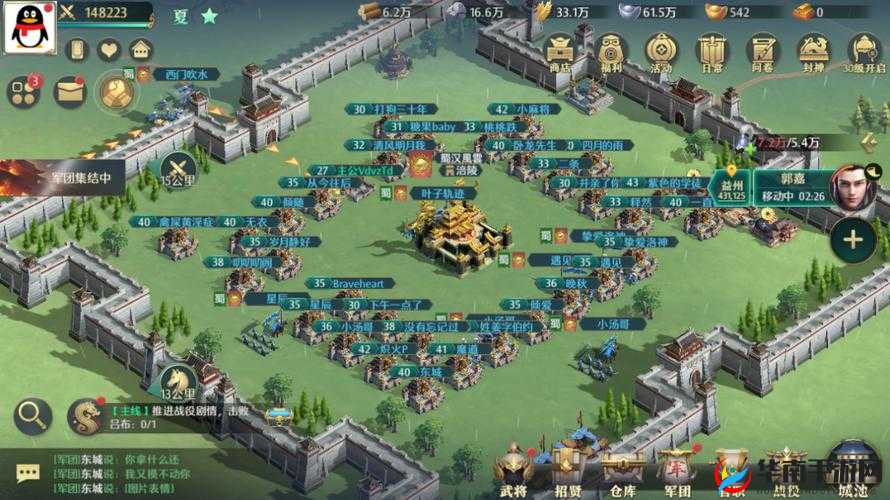Viewport: 890px width, 500px height.
Task: Open the 商店 shop
Action: [x=558, y=50]
